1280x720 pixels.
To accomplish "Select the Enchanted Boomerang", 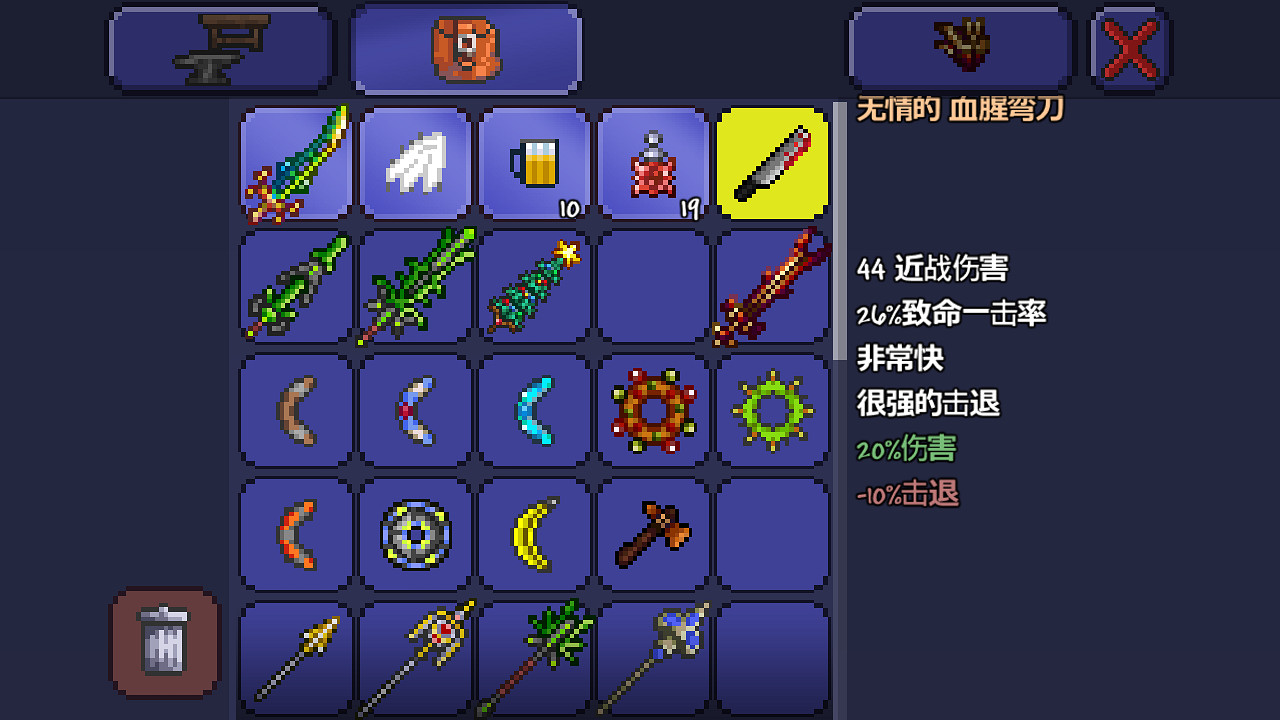I will pyautogui.click(x=415, y=410).
